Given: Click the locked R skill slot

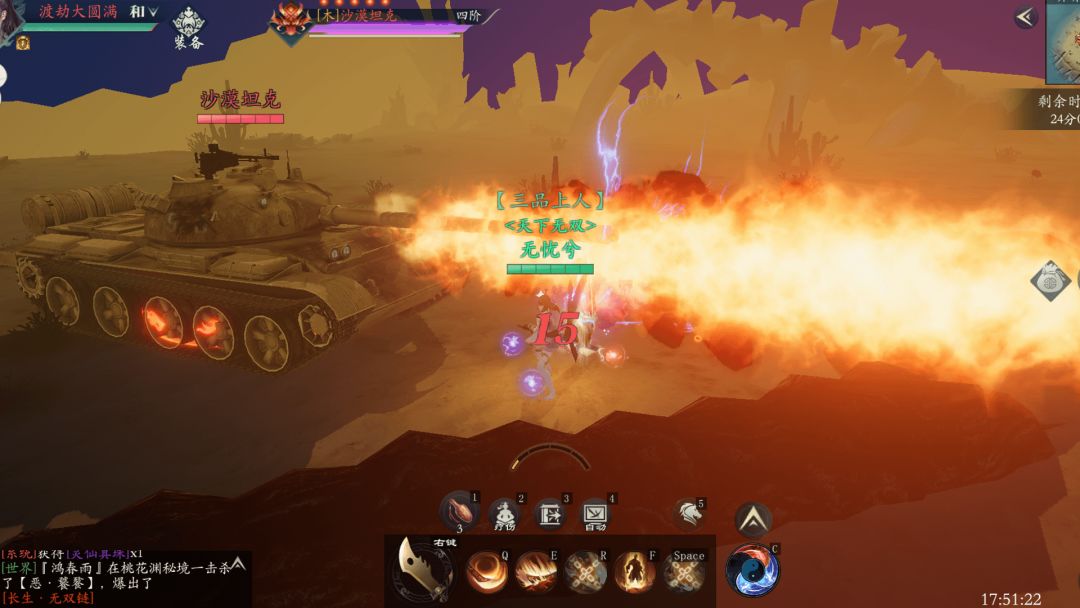Looking at the screenshot, I should pyautogui.click(x=586, y=572).
